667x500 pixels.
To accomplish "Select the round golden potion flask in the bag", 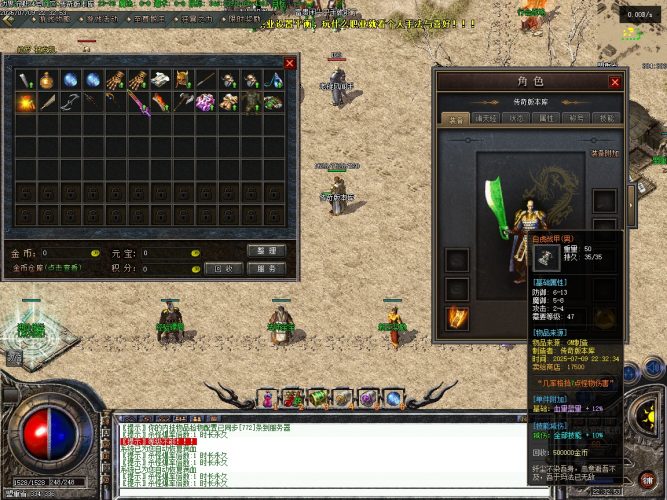I will 48,80.
